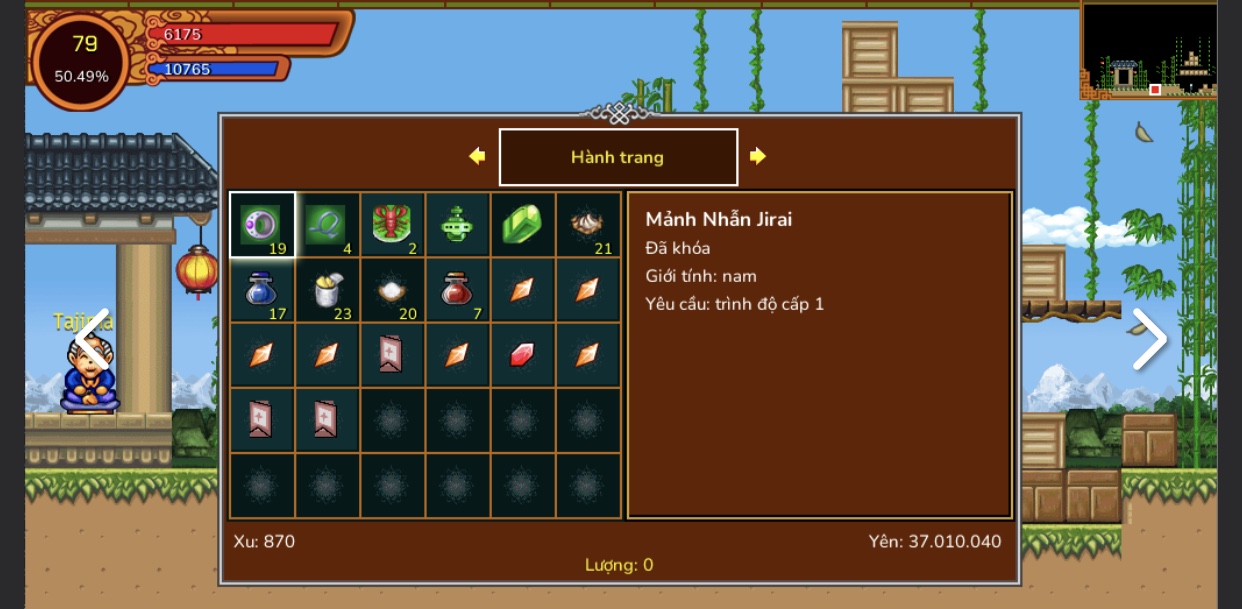Select the tin can item with count 23

point(327,290)
